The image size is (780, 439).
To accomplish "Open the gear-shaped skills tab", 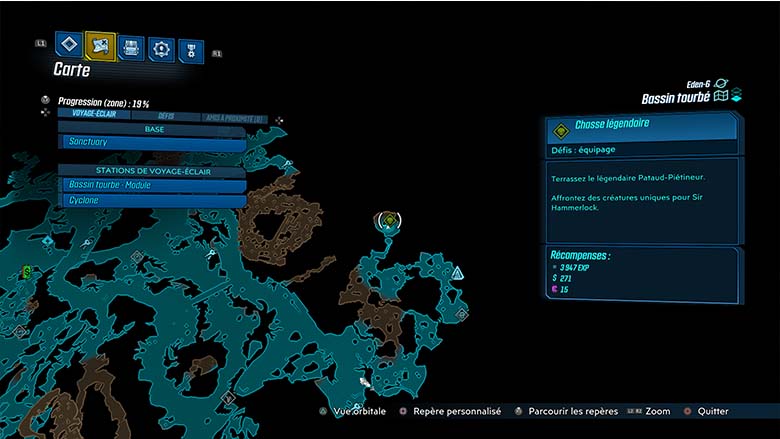I will (x=161, y=49).
